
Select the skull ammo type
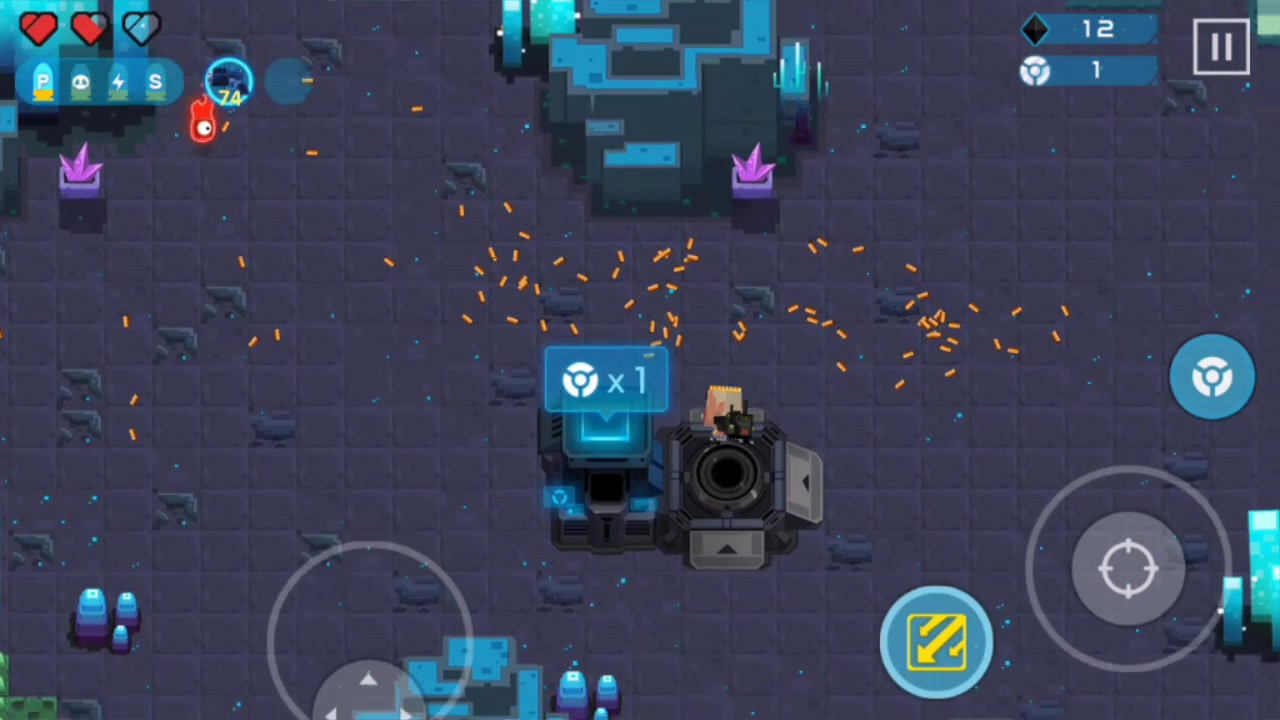pos(79,83)
